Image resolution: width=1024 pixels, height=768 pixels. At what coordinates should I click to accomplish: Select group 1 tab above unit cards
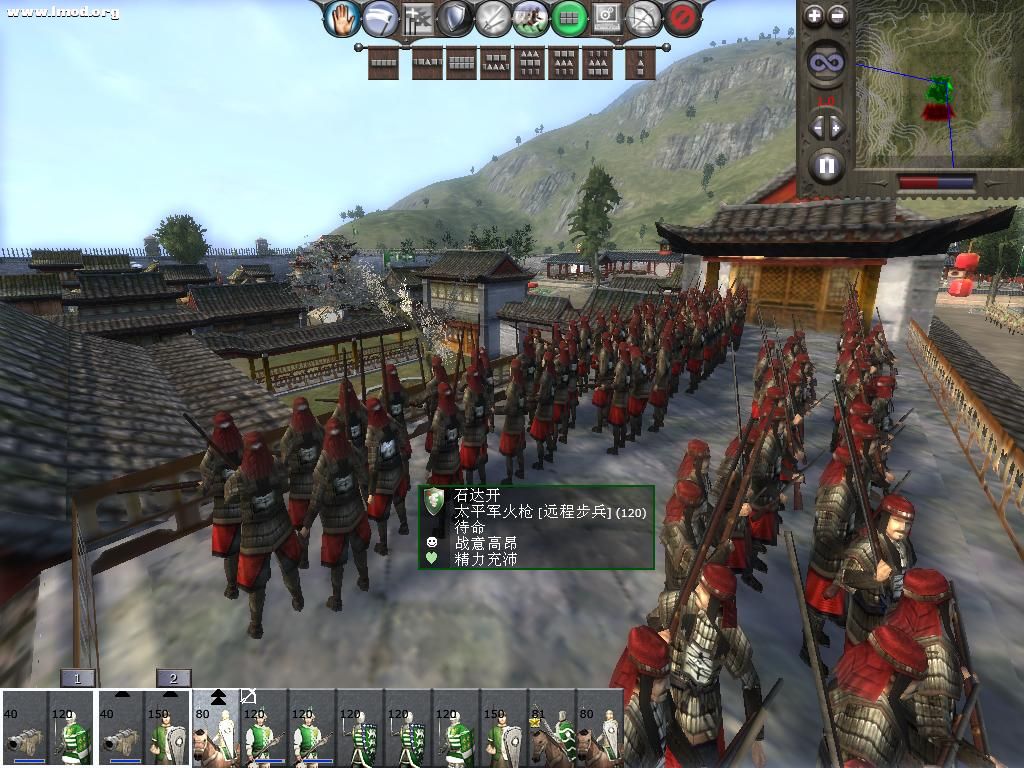pos(78,678)
